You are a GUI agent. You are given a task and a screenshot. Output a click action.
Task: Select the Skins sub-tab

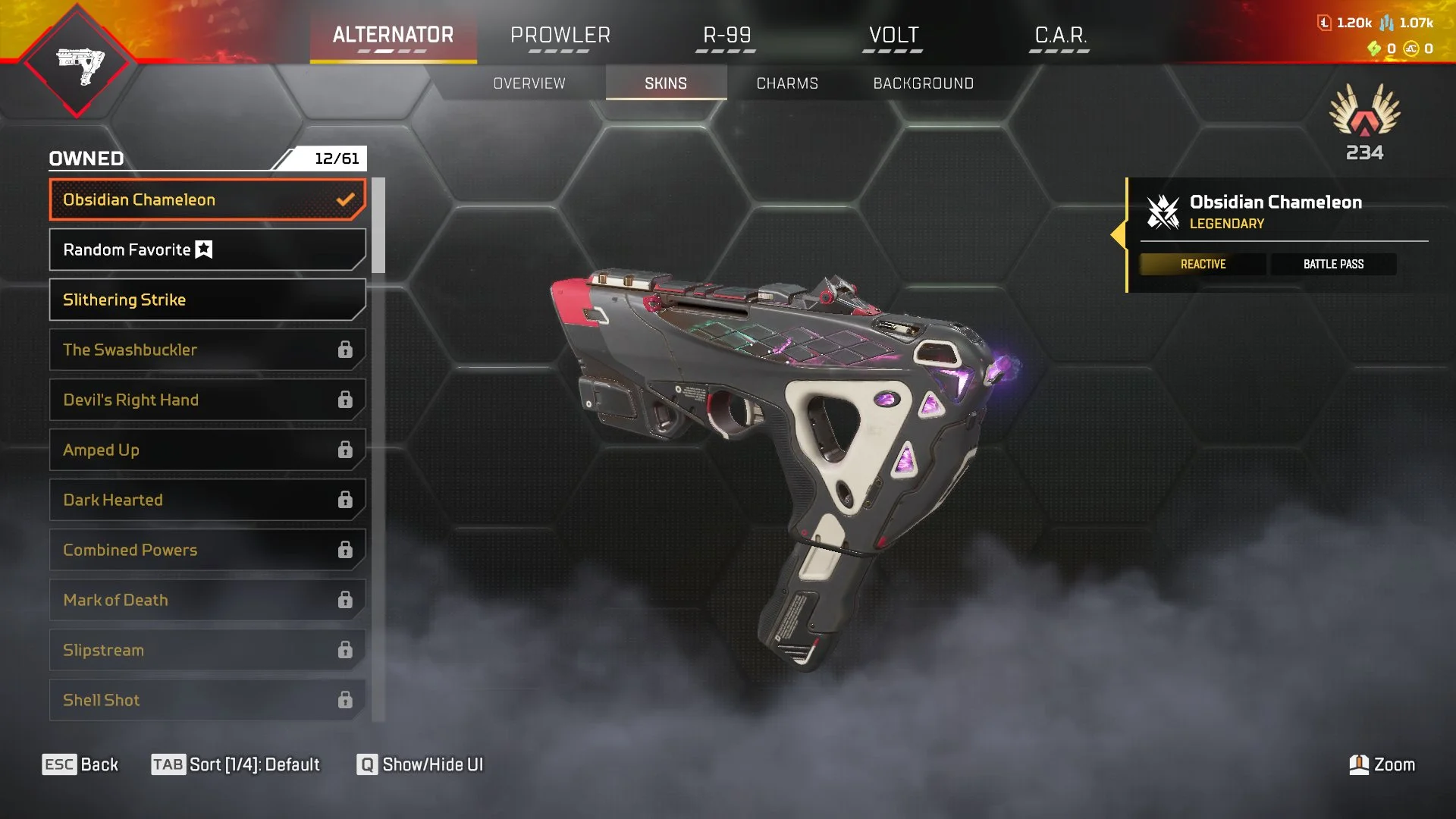pyautogui.click(x=666, y=83)
